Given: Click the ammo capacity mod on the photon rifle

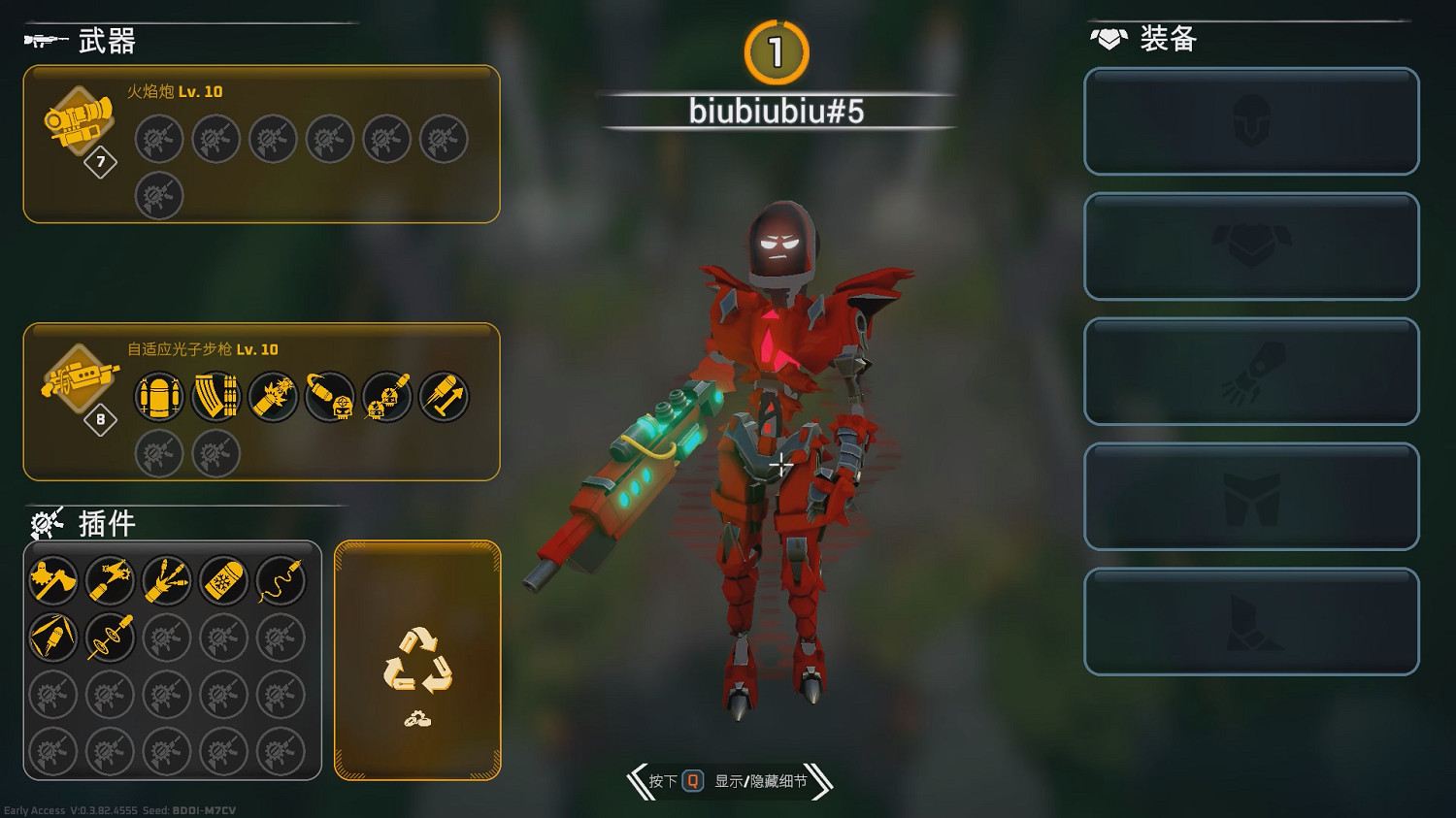Looking at the screenshot, I should (158, 397).
